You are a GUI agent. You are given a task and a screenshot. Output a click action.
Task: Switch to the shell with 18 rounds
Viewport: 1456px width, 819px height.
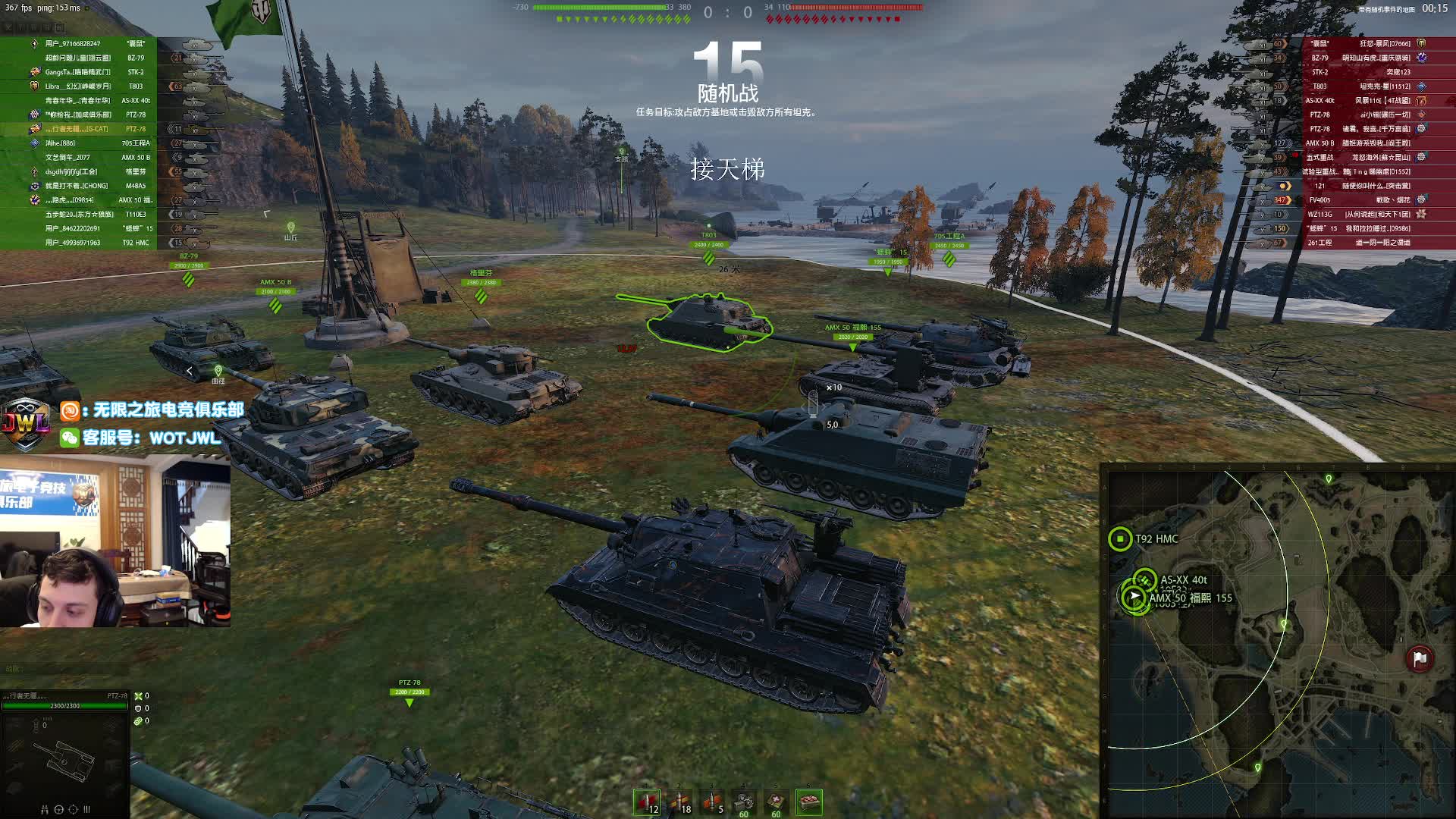pos(679,802)
